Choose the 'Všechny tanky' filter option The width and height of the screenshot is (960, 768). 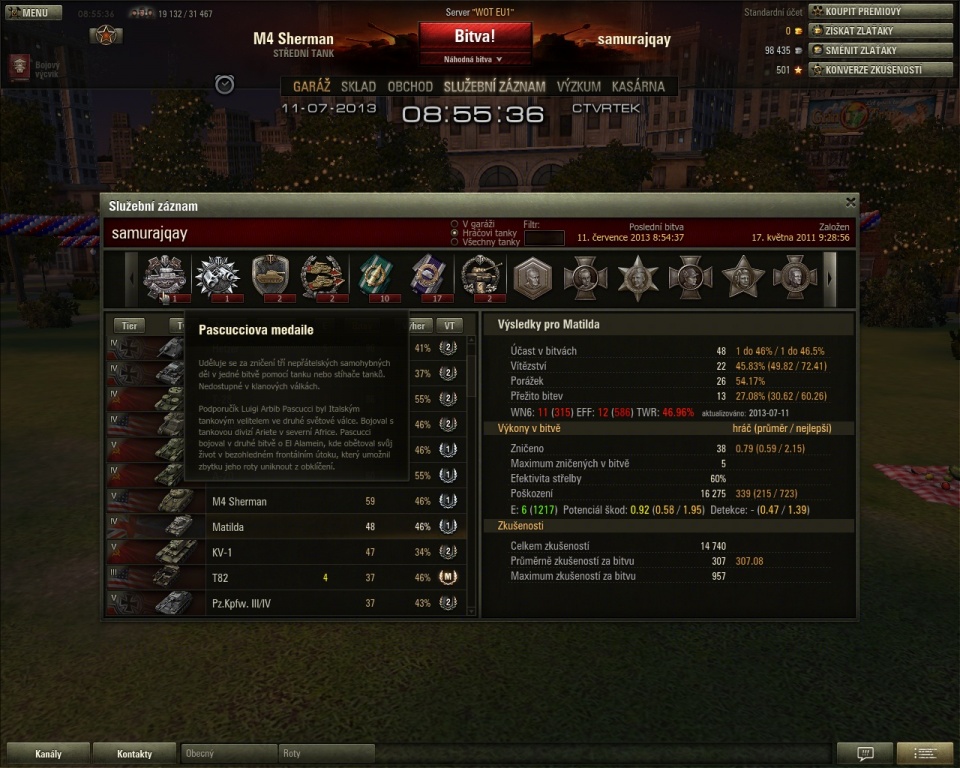coord(455,242)
